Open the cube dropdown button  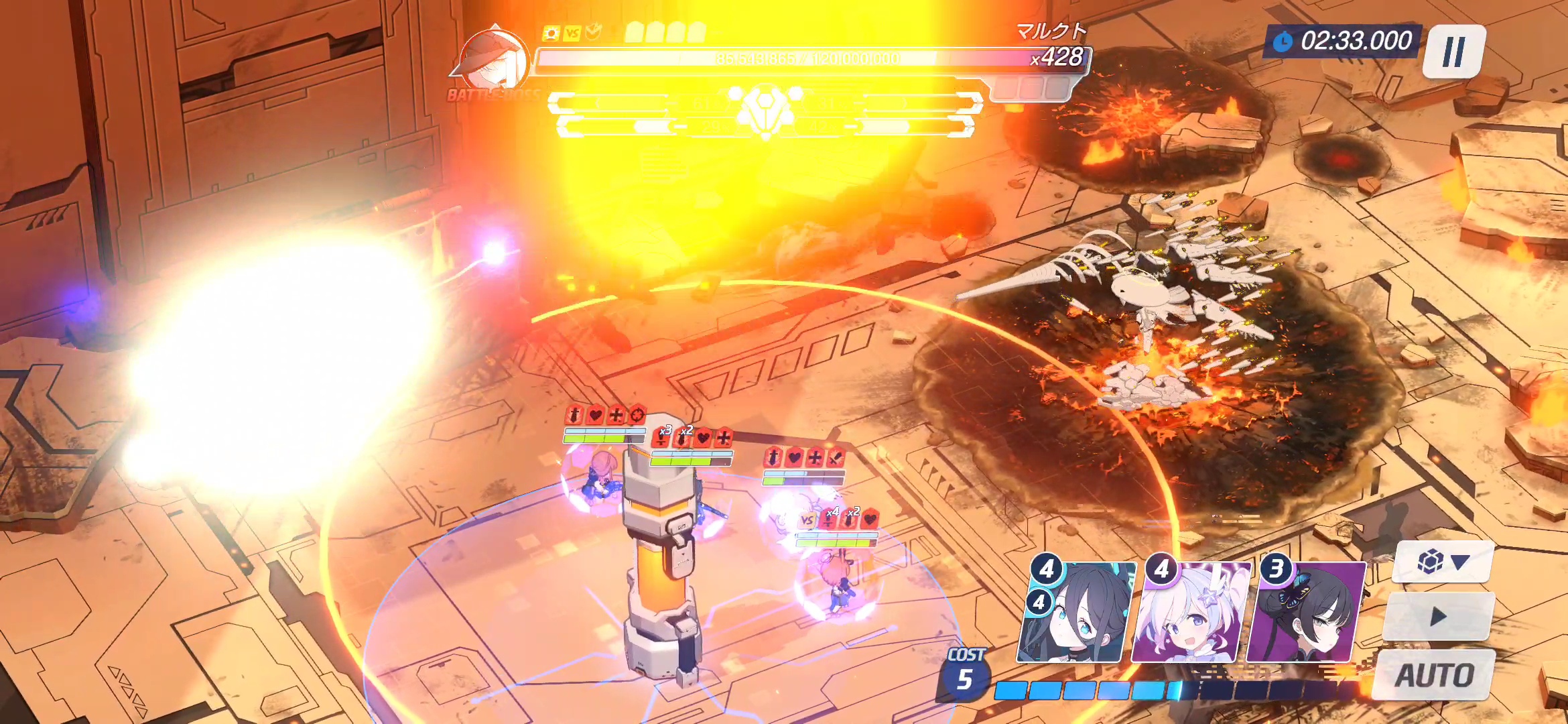[1443, 562]
